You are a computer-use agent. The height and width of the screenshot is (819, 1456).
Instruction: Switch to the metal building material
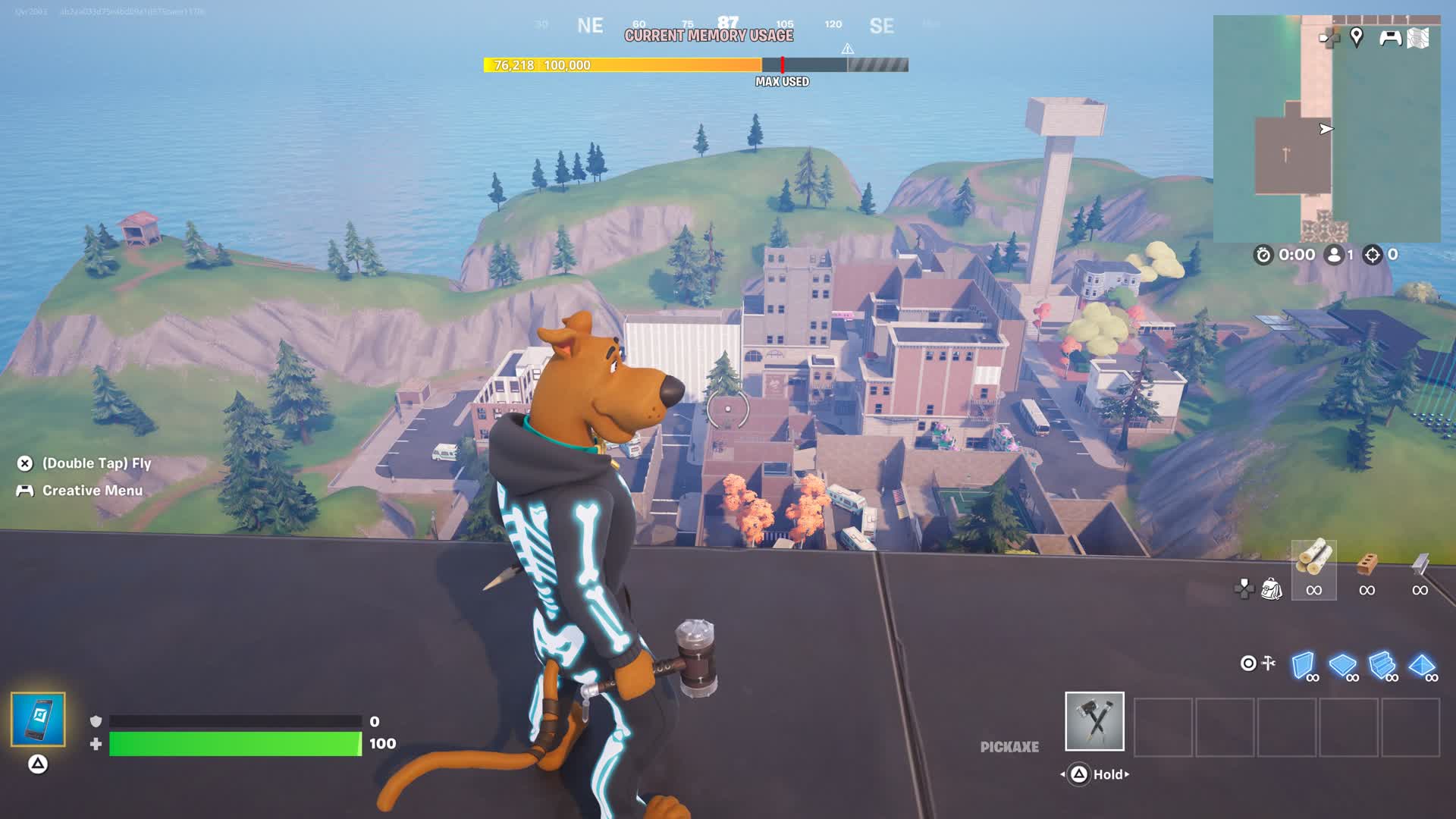tap(1420, 565)
